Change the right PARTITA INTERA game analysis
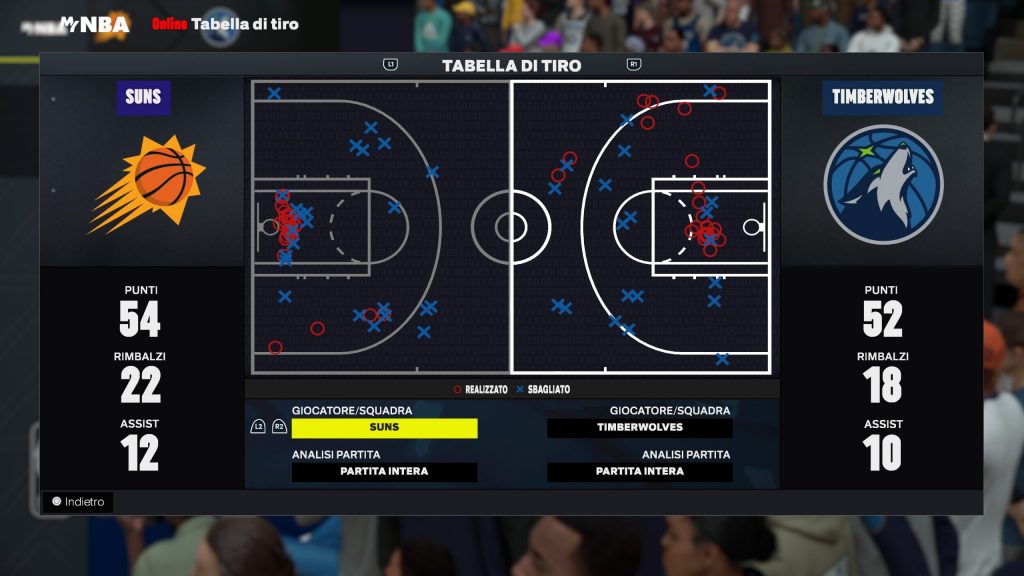The height and width of the screenshot is (576, 1024). pyautogui.click(x=640, y=472)
